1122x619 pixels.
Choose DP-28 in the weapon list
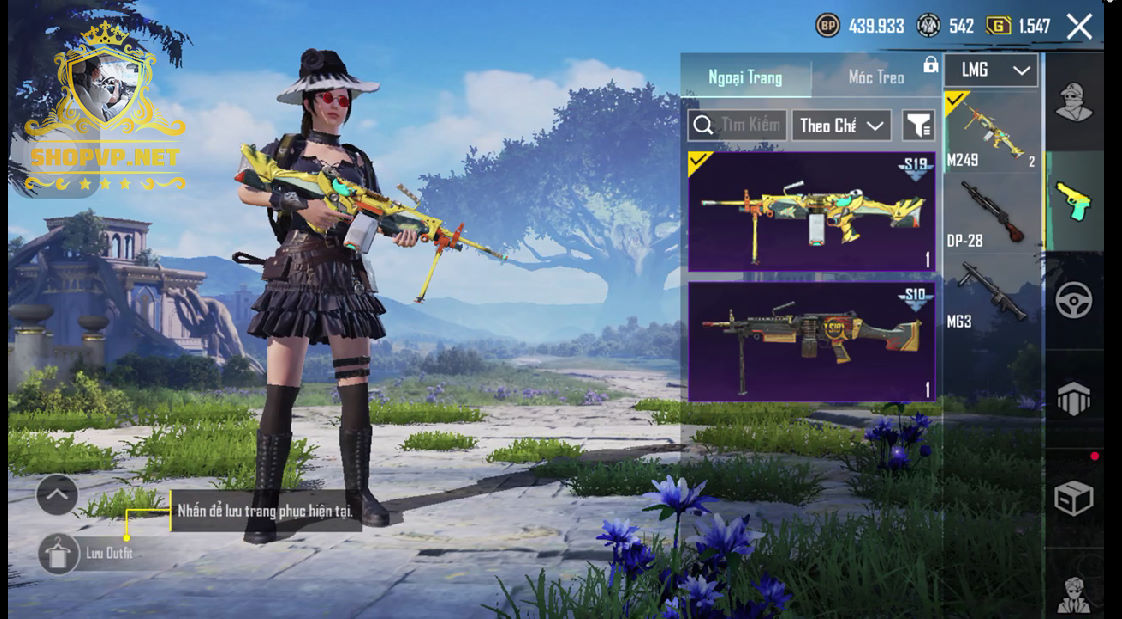click(992, 213)
